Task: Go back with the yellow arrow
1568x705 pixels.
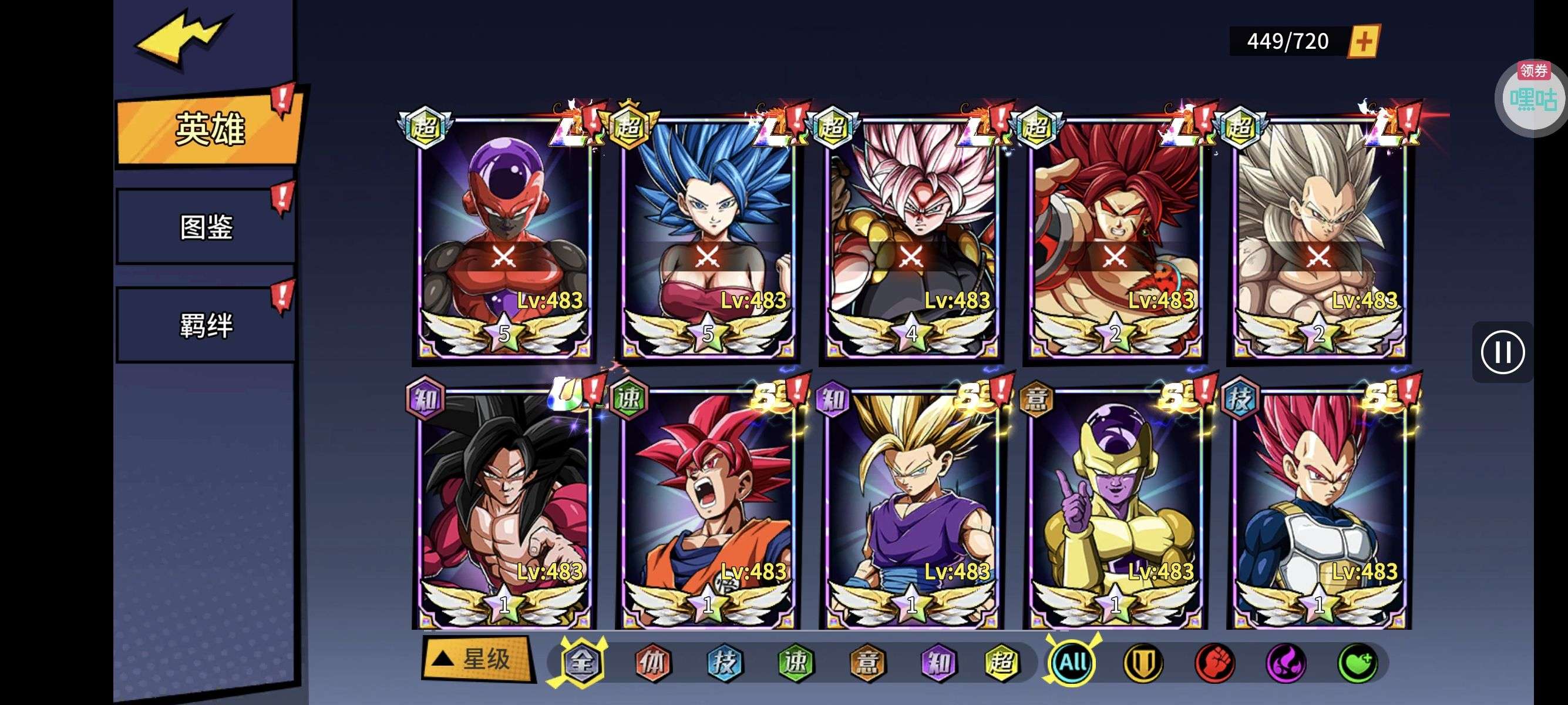Action: [181, 38]
